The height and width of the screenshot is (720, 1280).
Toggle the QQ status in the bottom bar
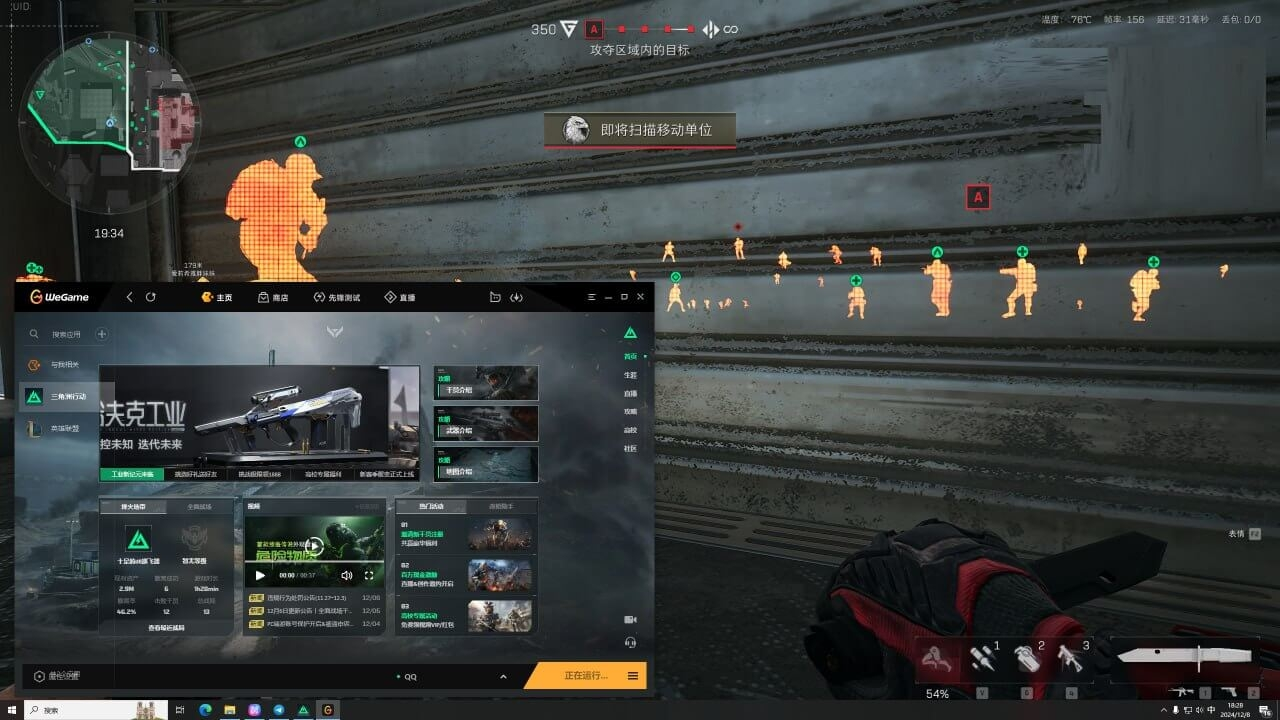[407, 677]
